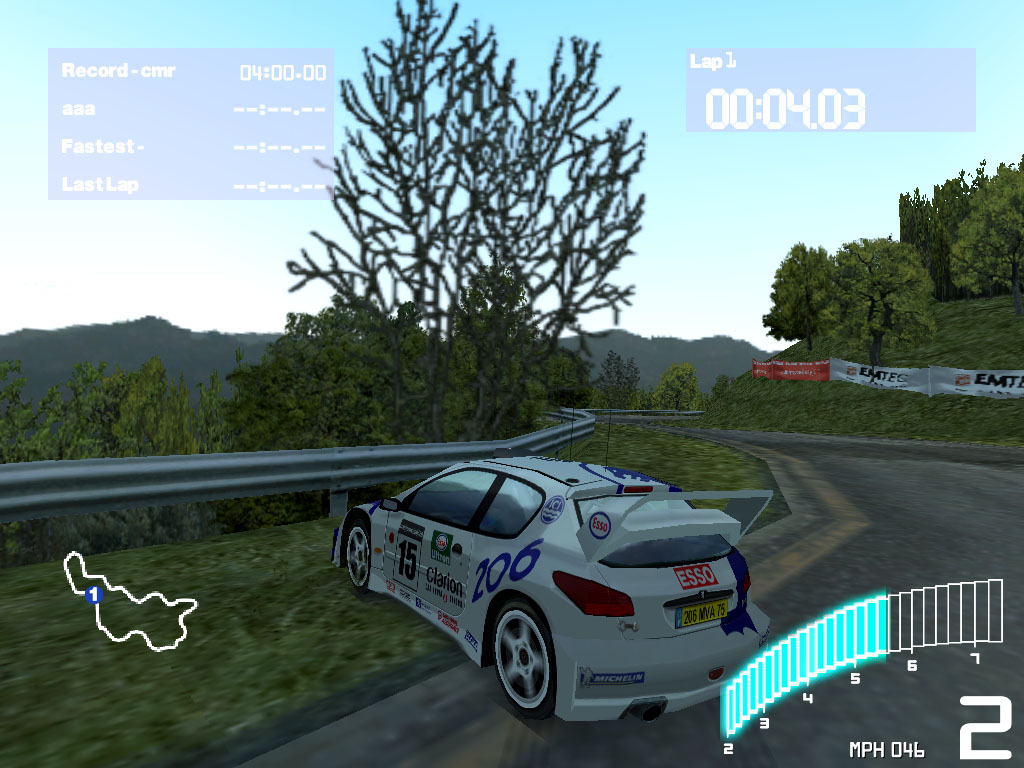Select the blue number 1 marker on the track map
This screenshot has height=768, width=1024.
[x=94, y=595]
